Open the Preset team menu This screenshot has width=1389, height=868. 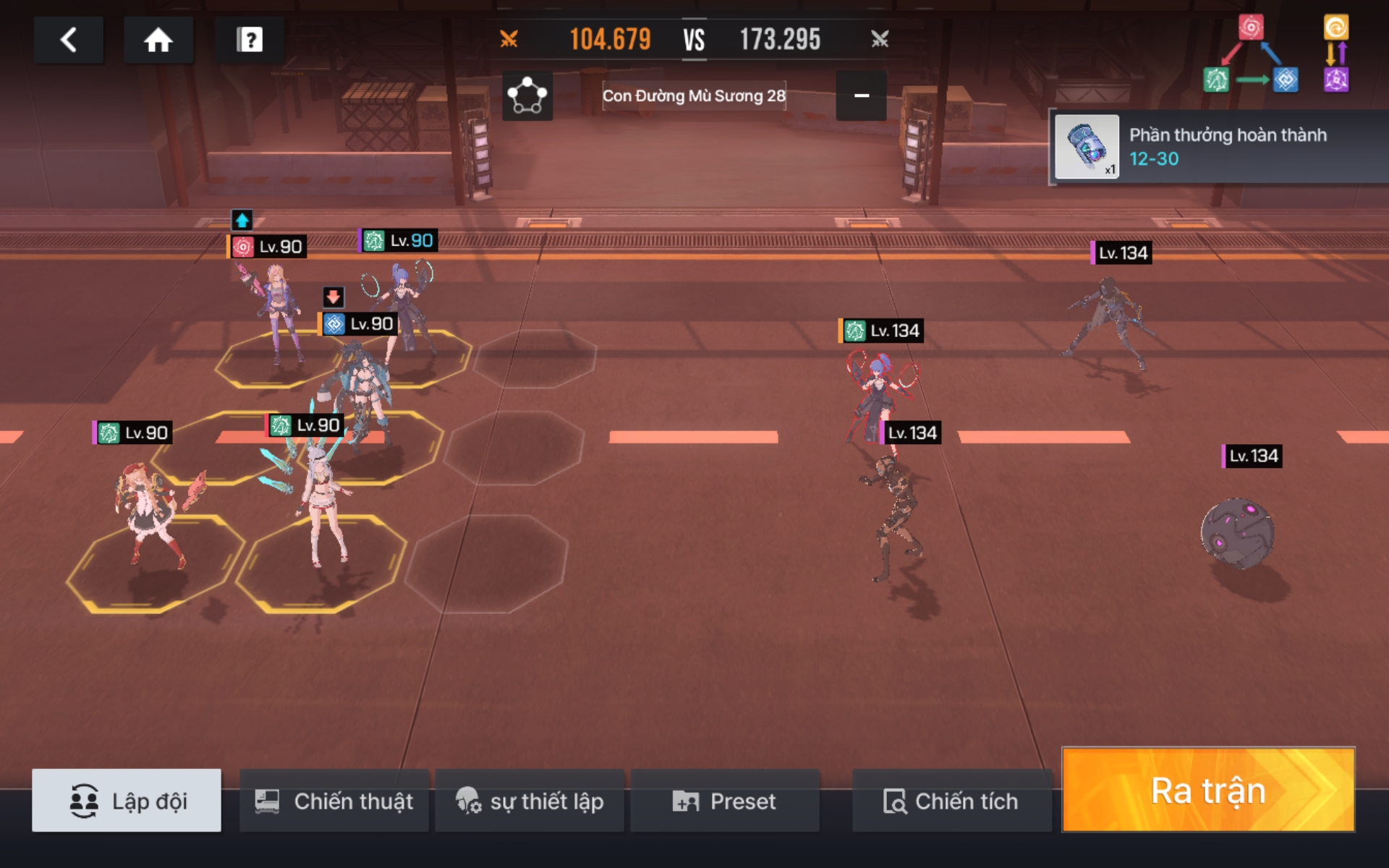point(725,801)
